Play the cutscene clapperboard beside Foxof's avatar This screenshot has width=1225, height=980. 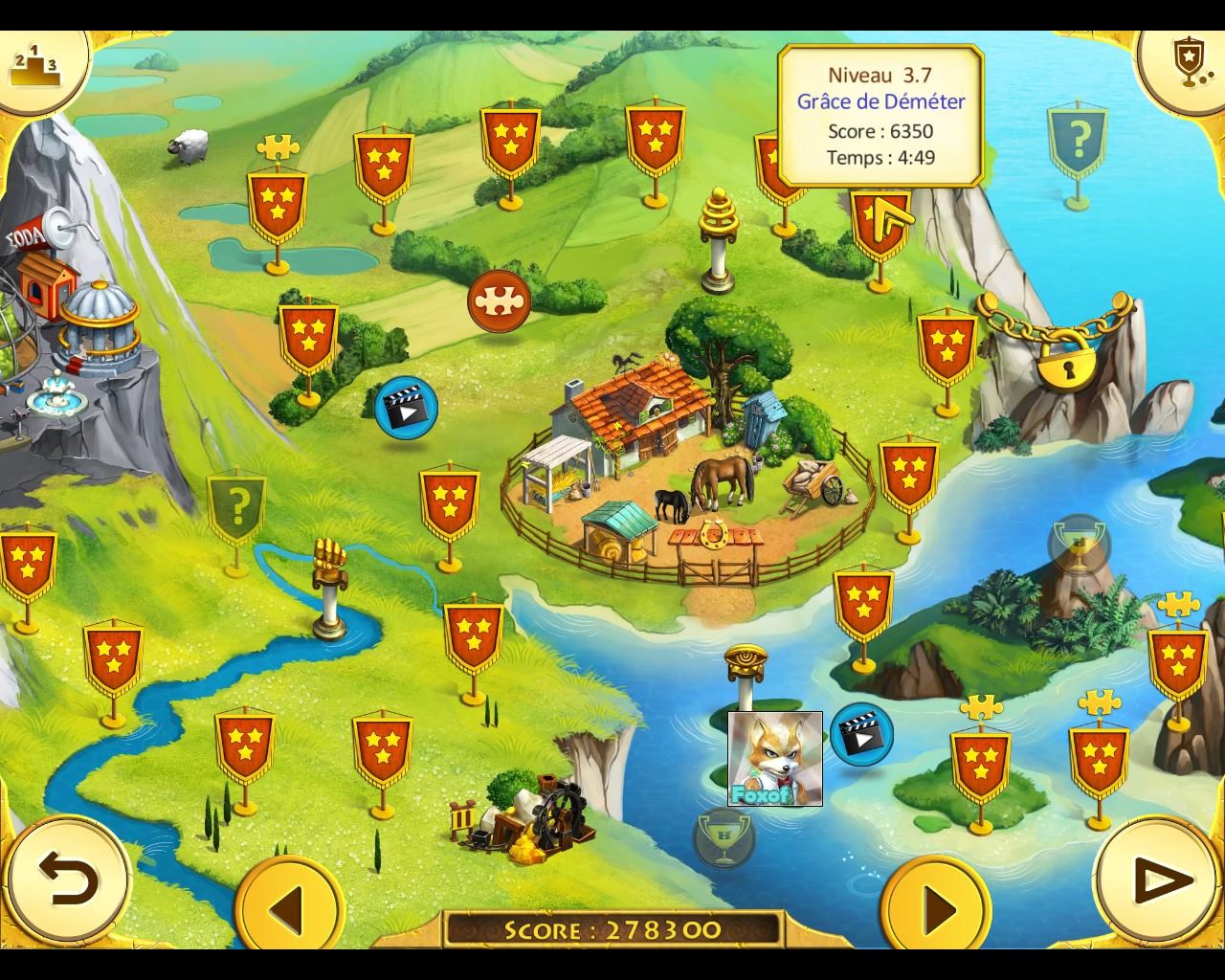coord(861,735)
